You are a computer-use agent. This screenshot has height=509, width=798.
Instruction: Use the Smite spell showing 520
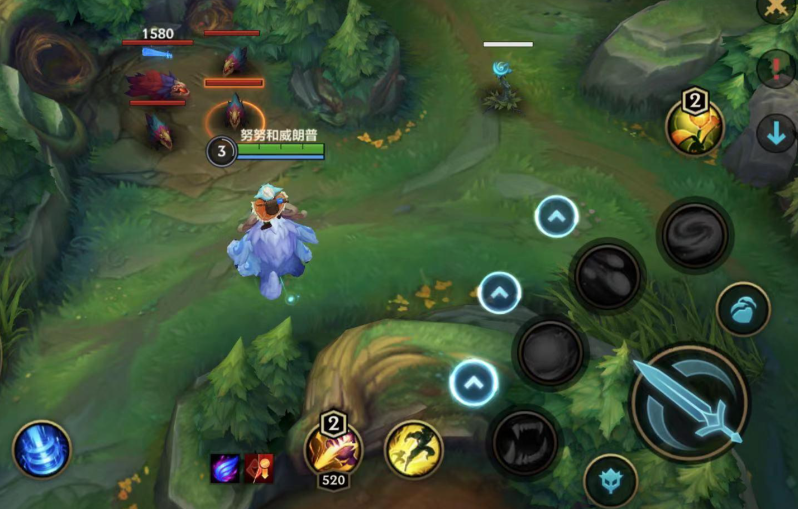pyautogui.click(x=334, y=448)
